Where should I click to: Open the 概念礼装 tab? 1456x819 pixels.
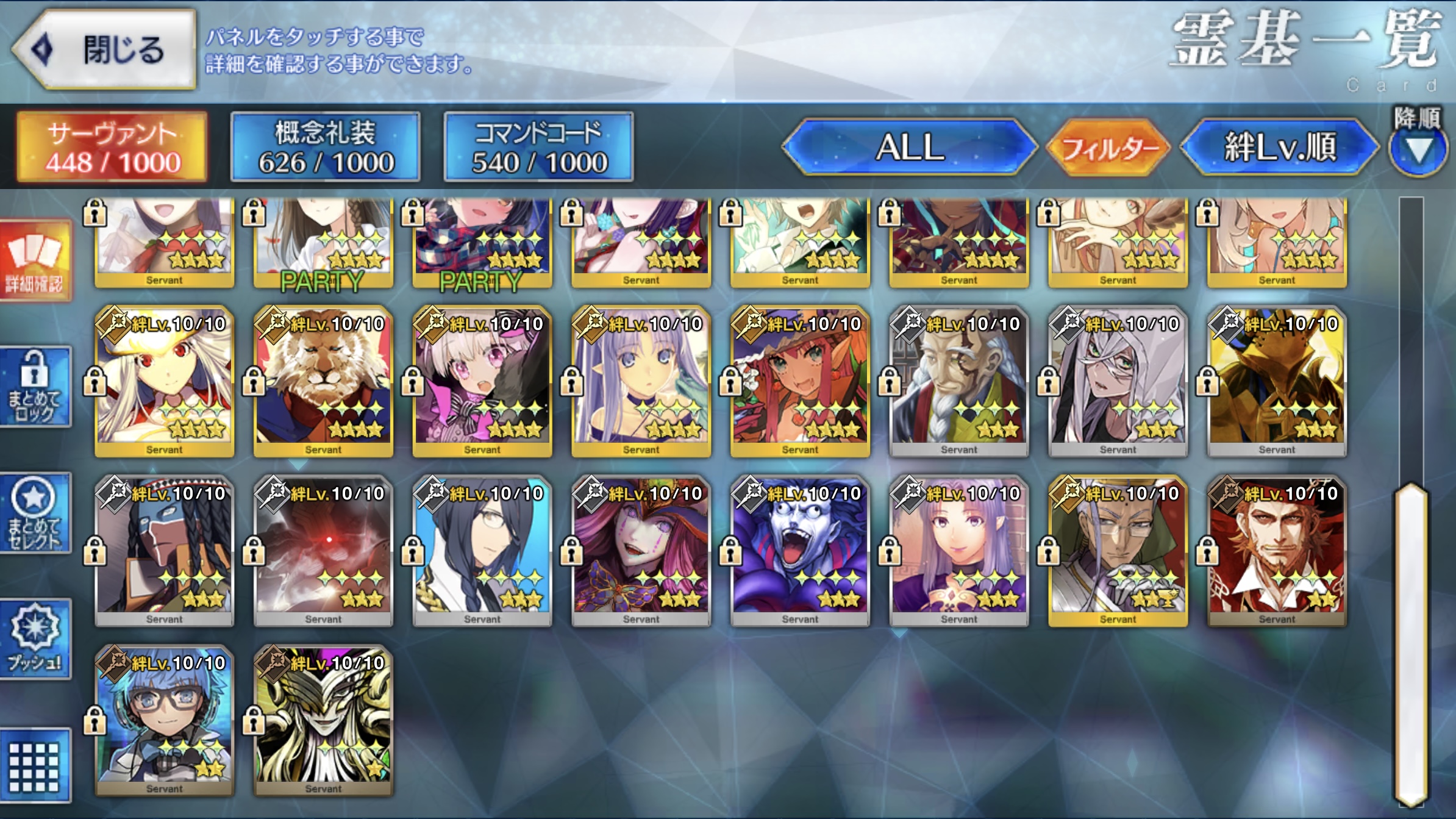coord(326,148)
